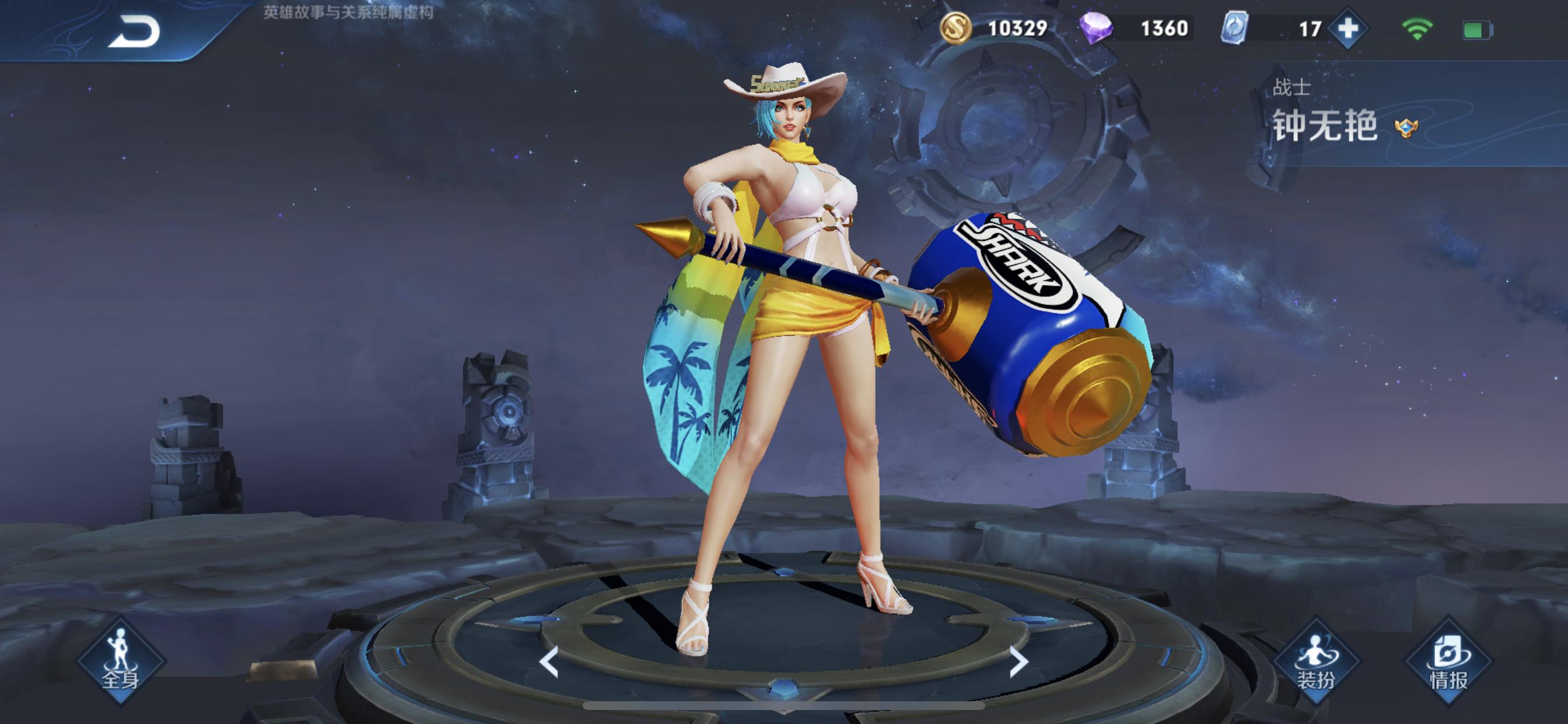The height and width of the screenshot is (724, 1568).
Task: Go back using the return arrow
Action: click(134, 31)
